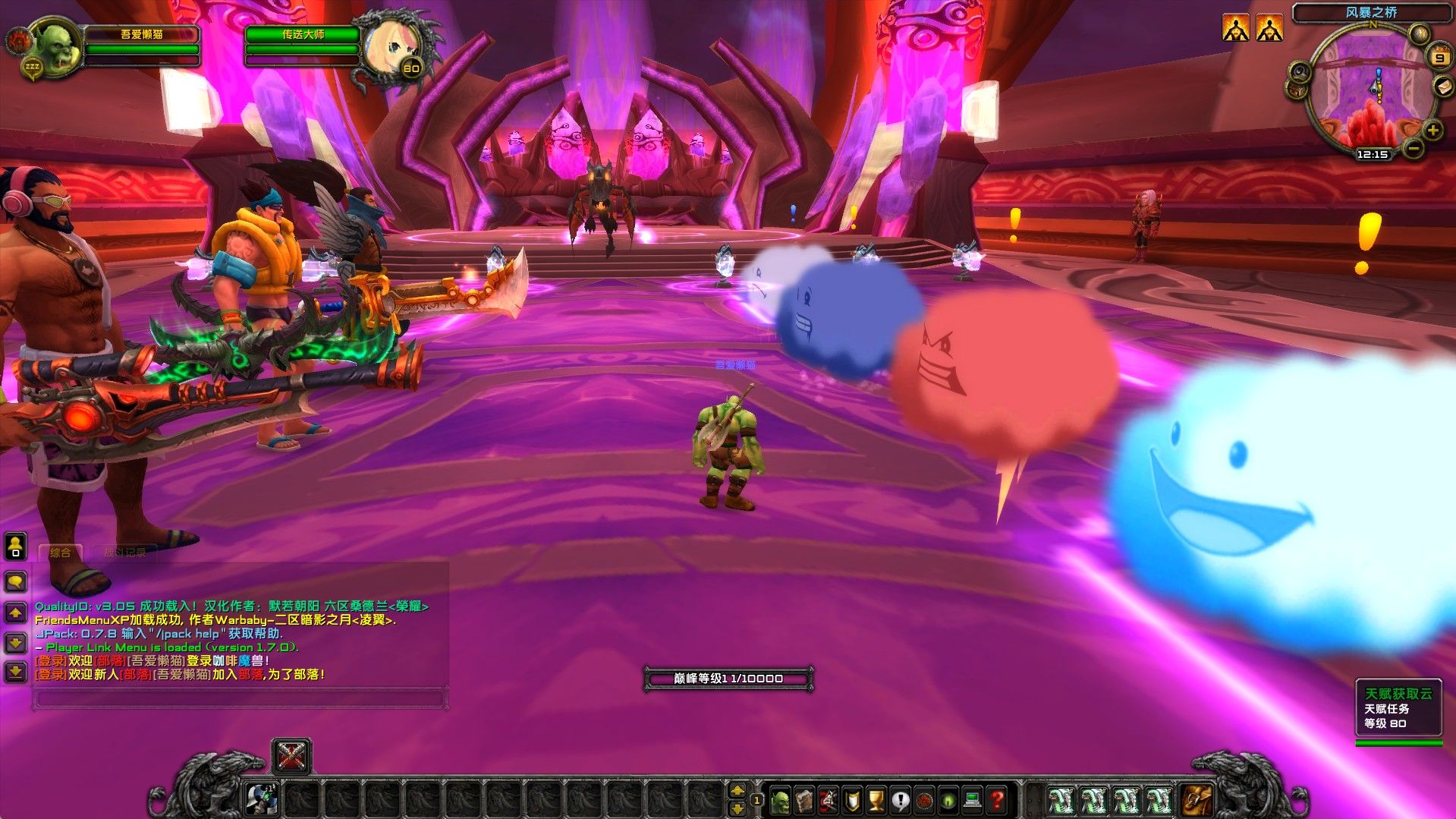Open the help red question mark
Viewport: 1456px width, 819px height.
pyautogui.click(x=997, y=799)
